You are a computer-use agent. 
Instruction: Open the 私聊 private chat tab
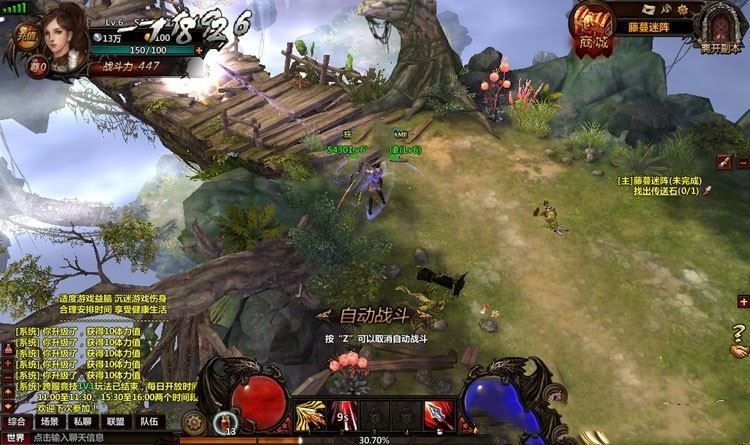(x=82, y=422)
